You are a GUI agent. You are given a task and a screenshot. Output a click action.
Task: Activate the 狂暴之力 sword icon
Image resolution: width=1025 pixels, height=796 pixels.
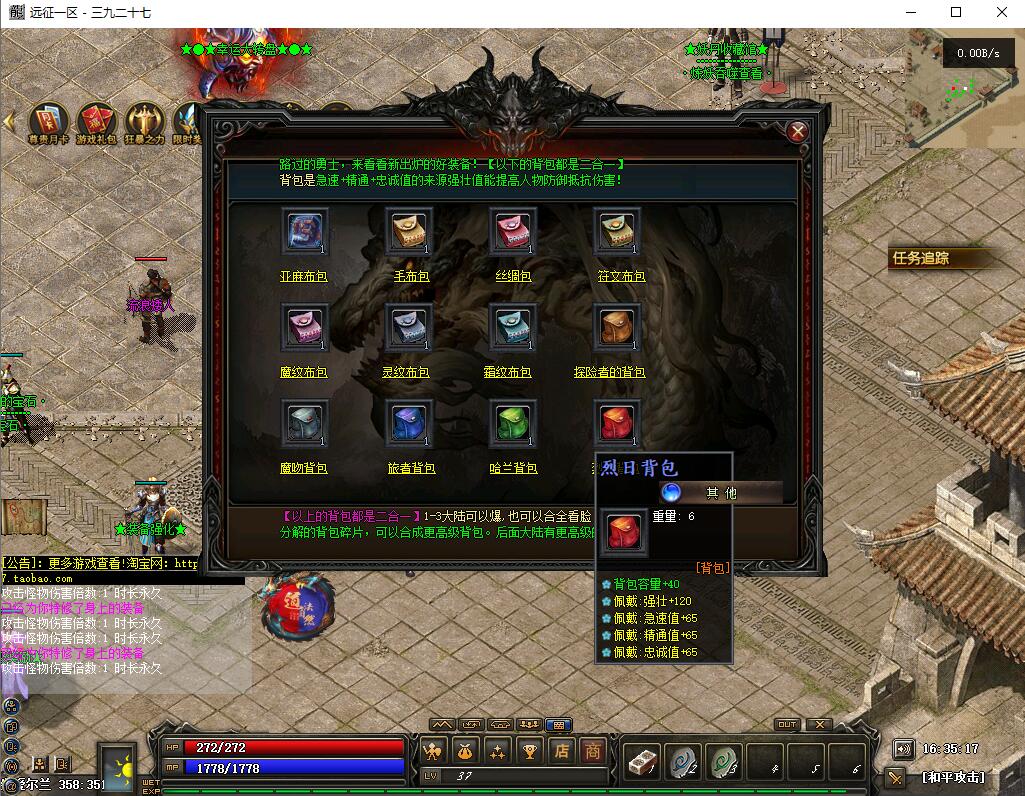click(146, 123)
